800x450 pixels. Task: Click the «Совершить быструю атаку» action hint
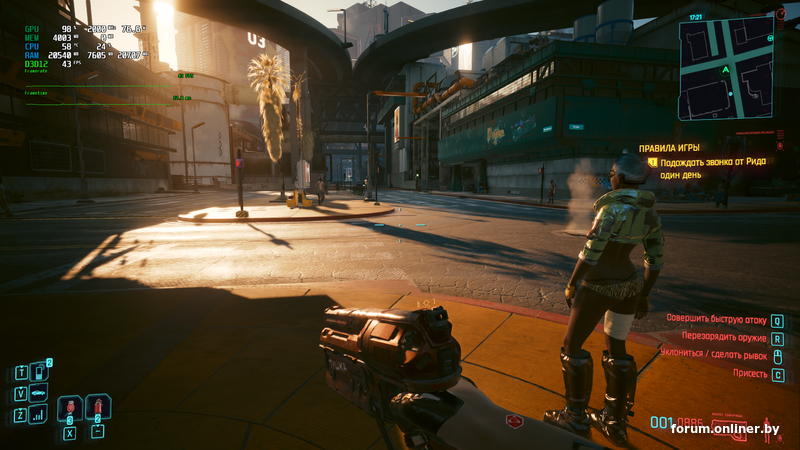click(717, 321)
